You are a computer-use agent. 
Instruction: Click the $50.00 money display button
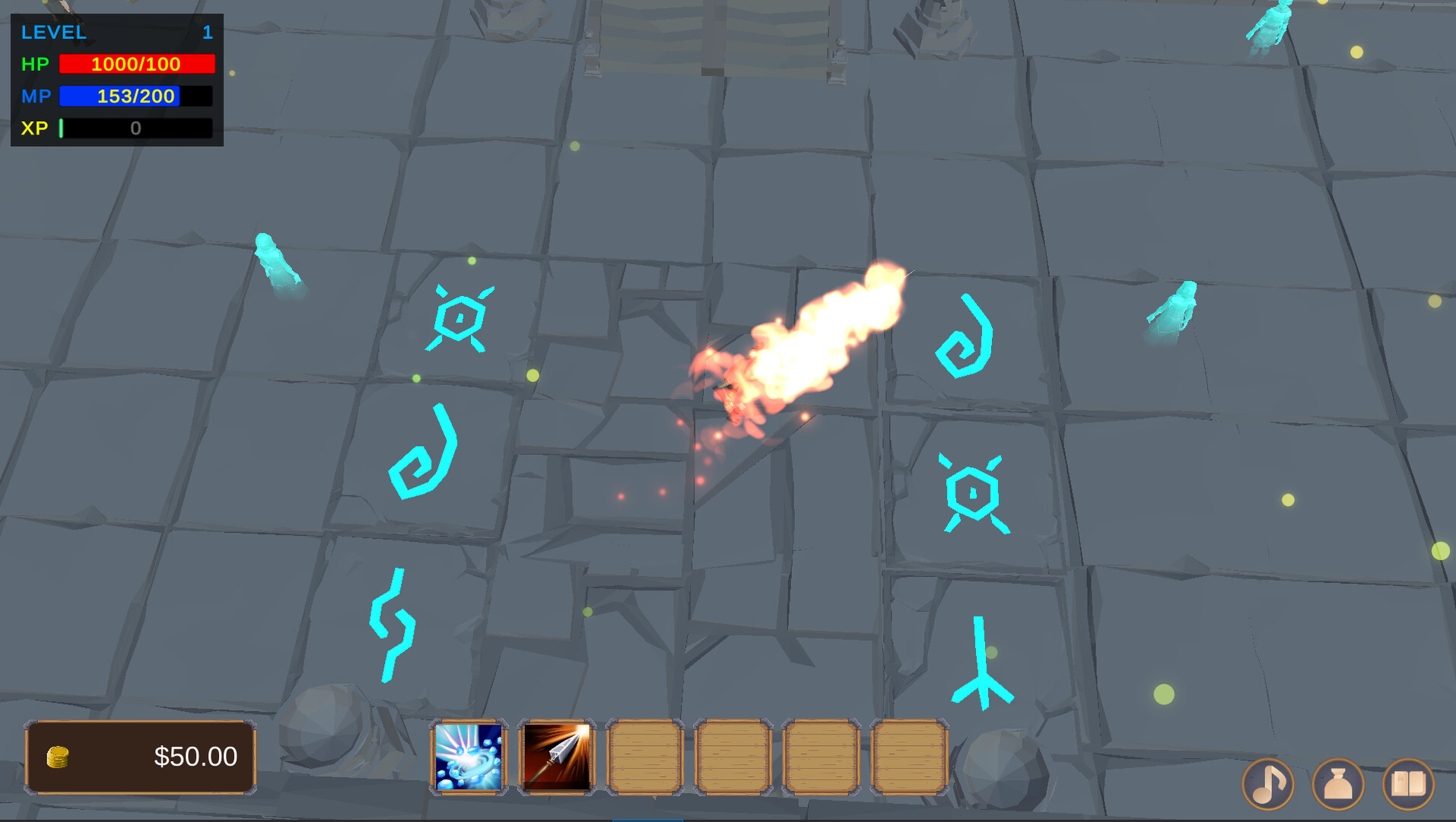click(140, 756)
